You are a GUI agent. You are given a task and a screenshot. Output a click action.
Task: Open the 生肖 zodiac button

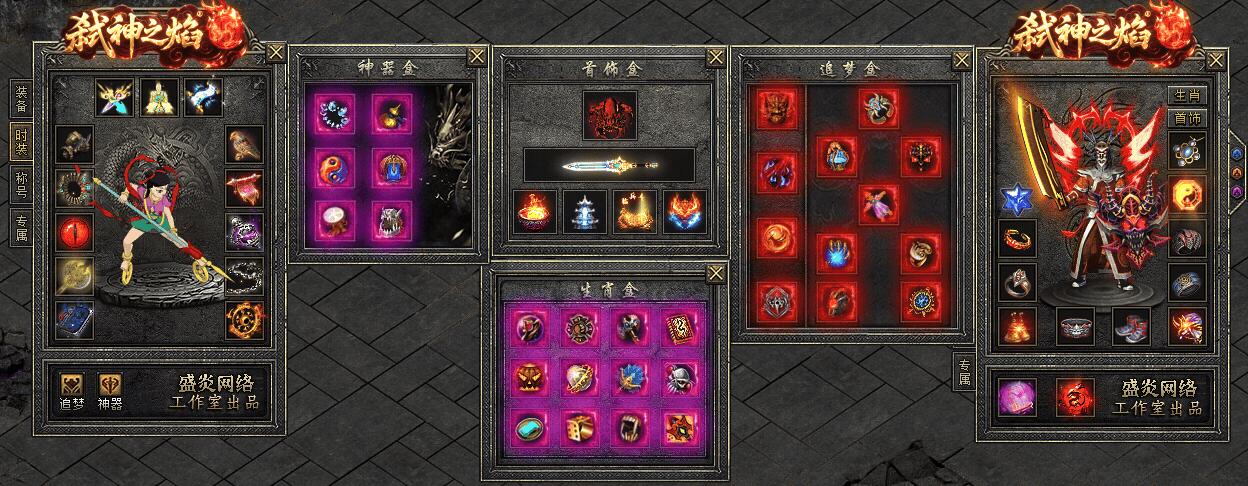click(x=1186, y=95)
